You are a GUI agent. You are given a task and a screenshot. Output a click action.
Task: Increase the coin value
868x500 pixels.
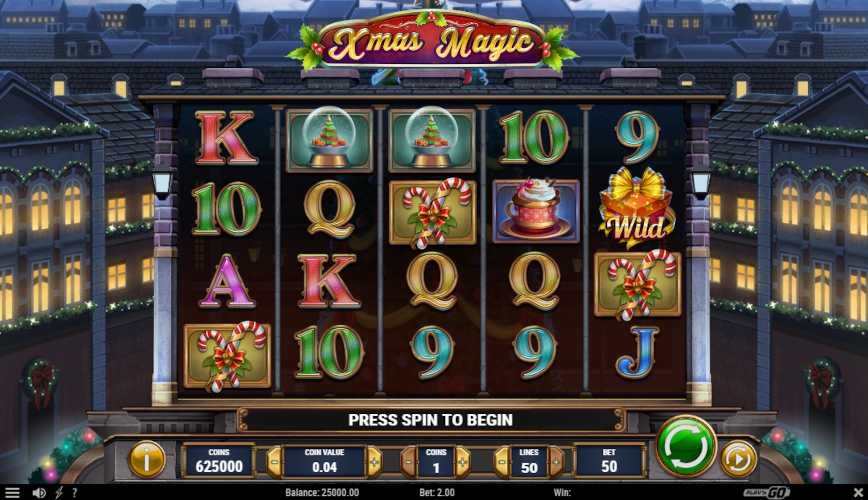point(374,460)
